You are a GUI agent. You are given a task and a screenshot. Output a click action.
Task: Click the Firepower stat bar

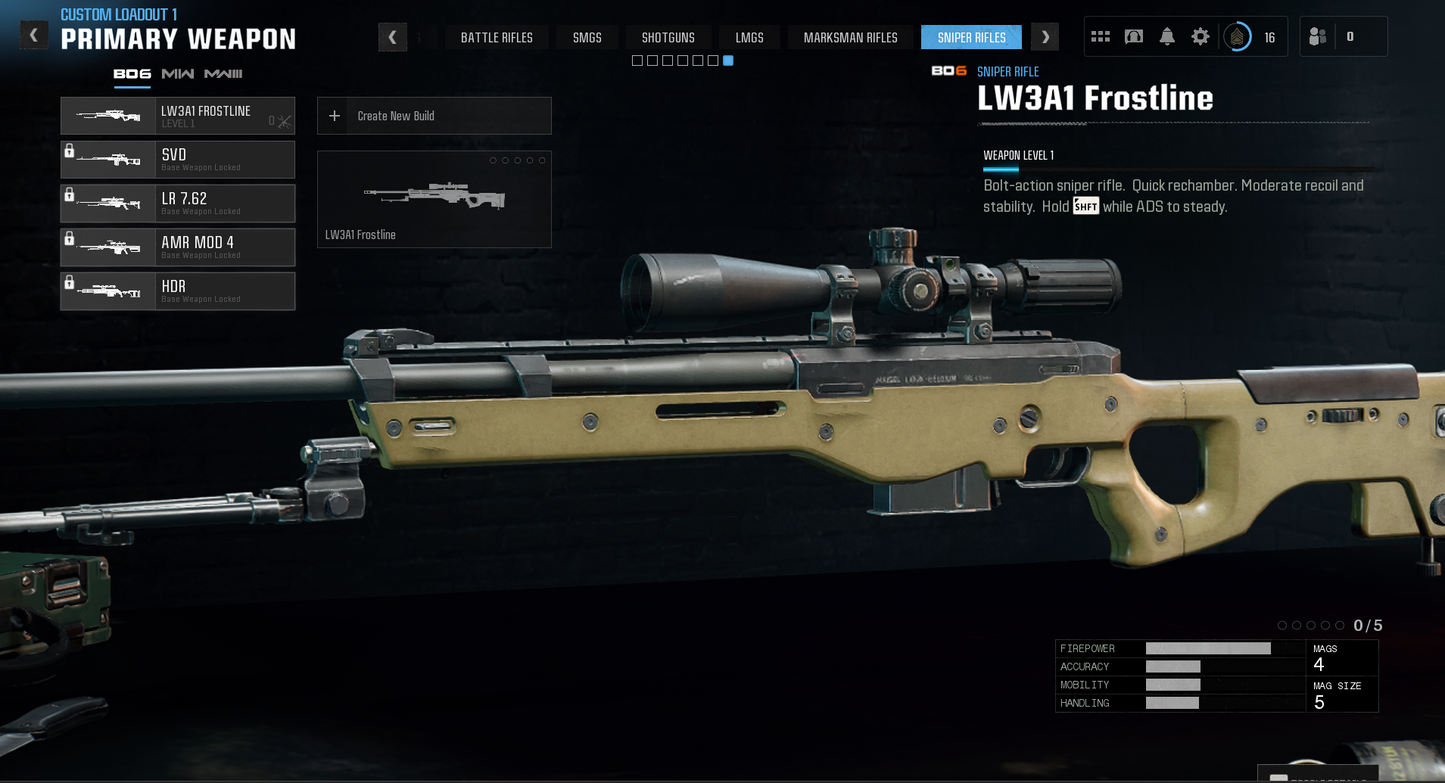click(x=1207, y=648)
